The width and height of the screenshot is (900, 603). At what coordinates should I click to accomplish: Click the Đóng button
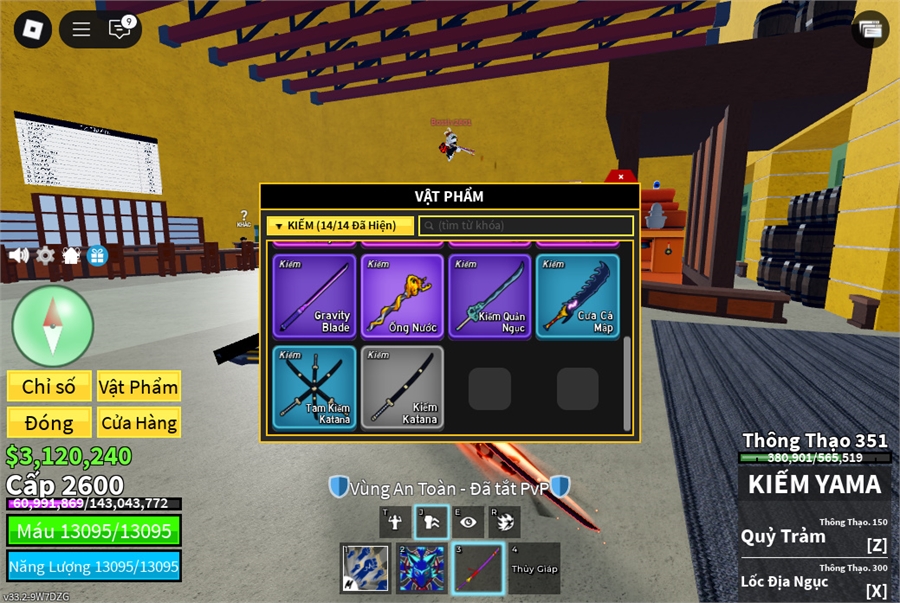pos(49,422)
